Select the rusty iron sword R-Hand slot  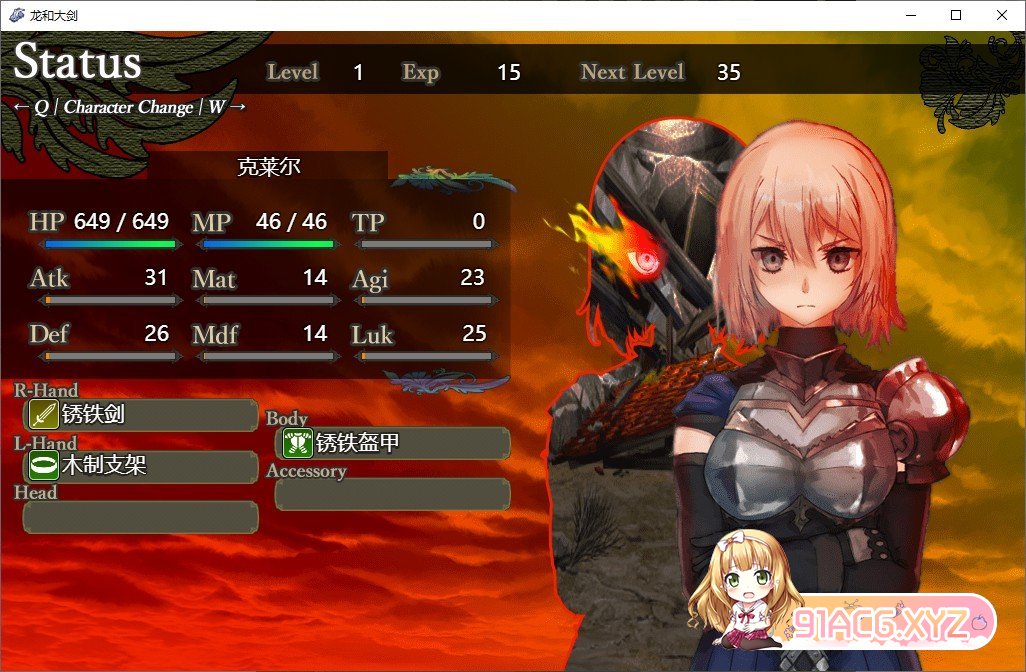140,414
